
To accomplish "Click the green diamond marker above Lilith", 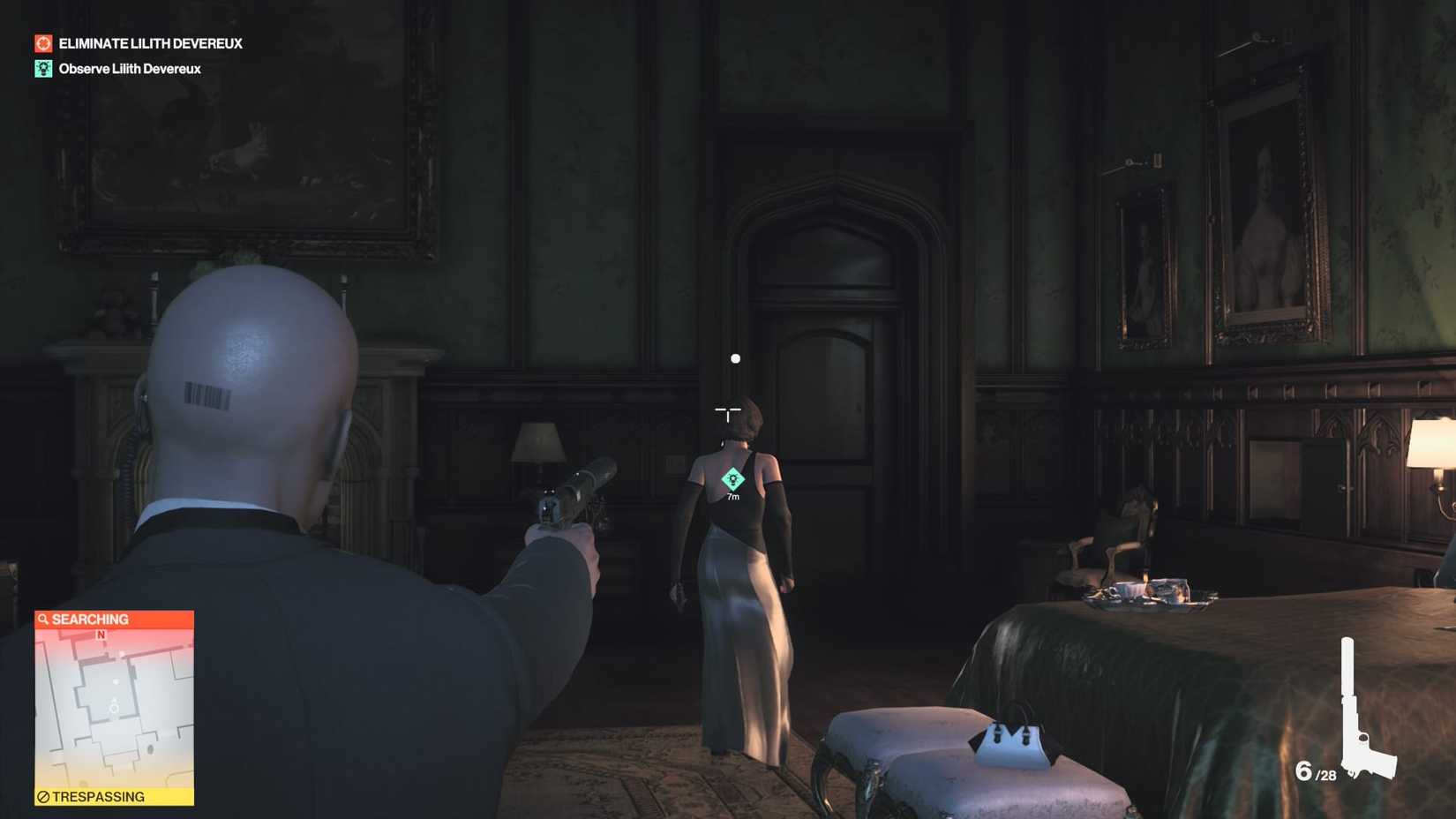I will coord(733,477).
